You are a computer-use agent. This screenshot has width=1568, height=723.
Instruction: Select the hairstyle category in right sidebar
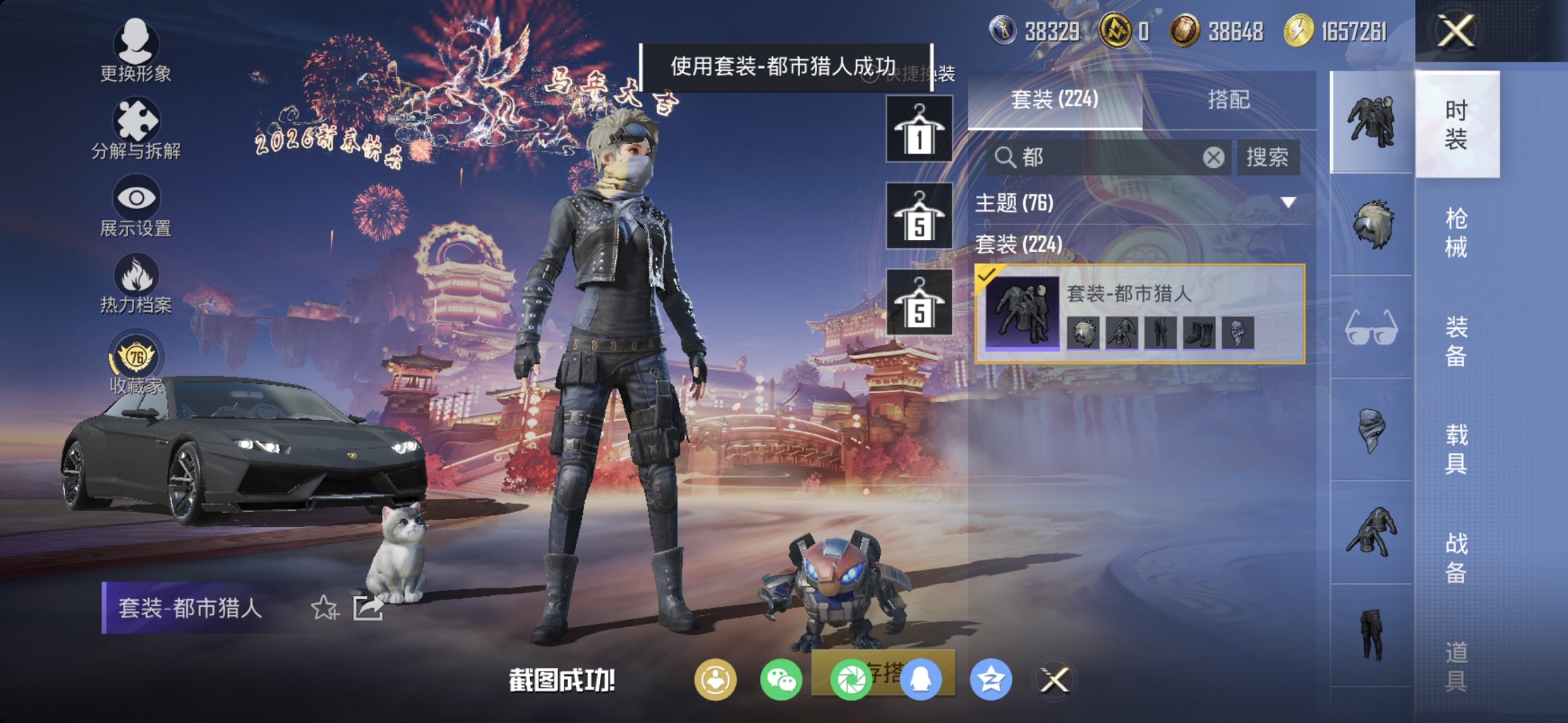point(1375,223)
